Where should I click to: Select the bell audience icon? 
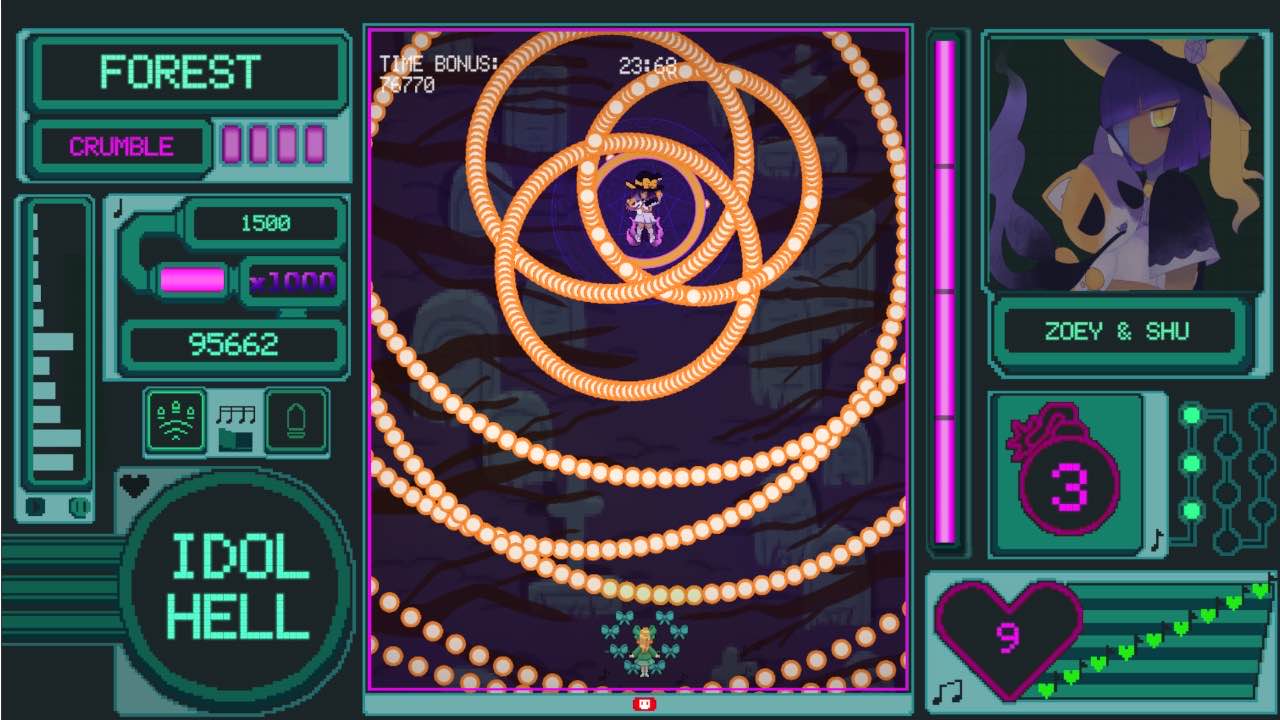pyautogui.click(x=176, y=420)
